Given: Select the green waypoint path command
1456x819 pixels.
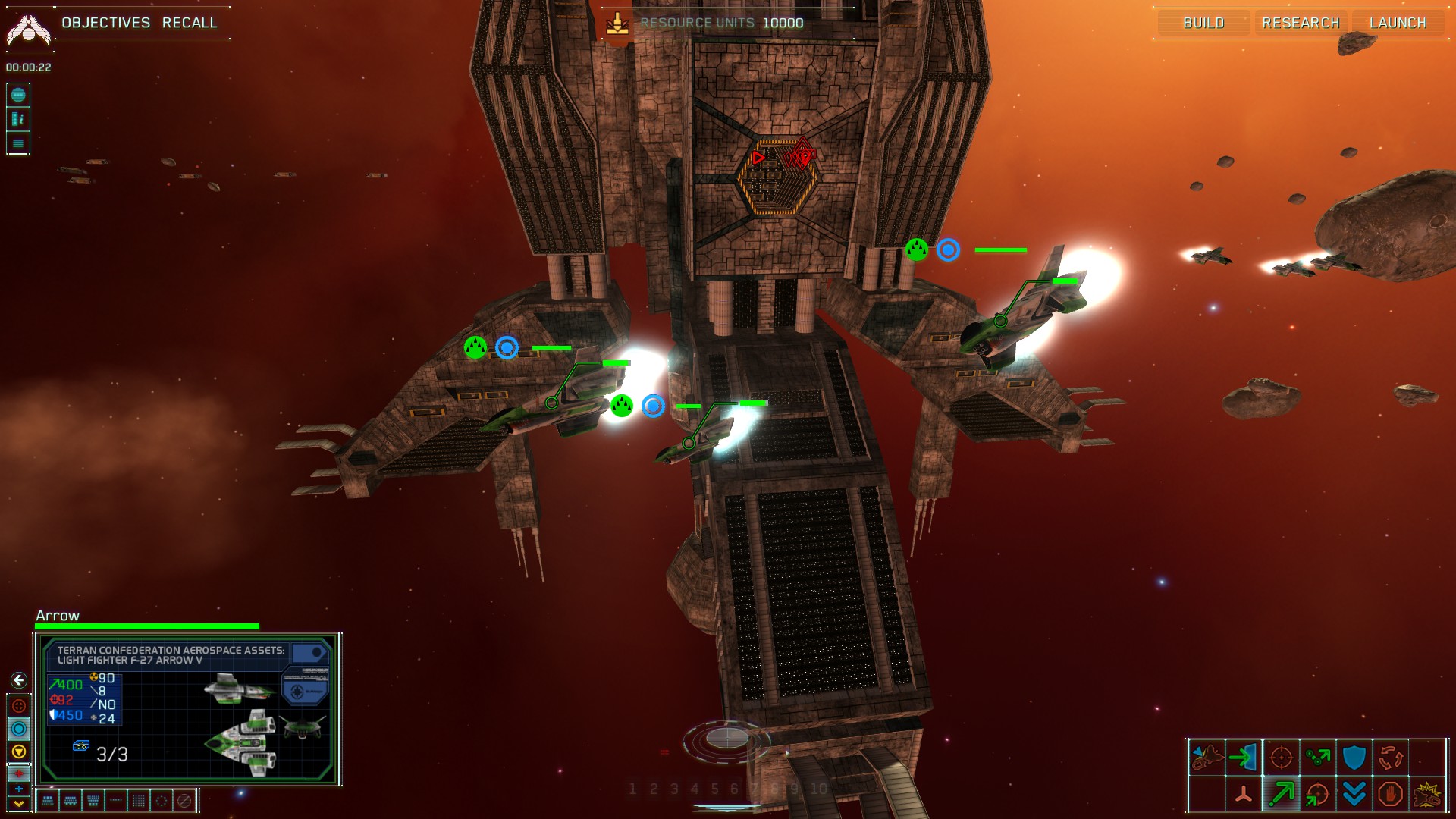Looking at the screenshot, I should coord(1317,757).
